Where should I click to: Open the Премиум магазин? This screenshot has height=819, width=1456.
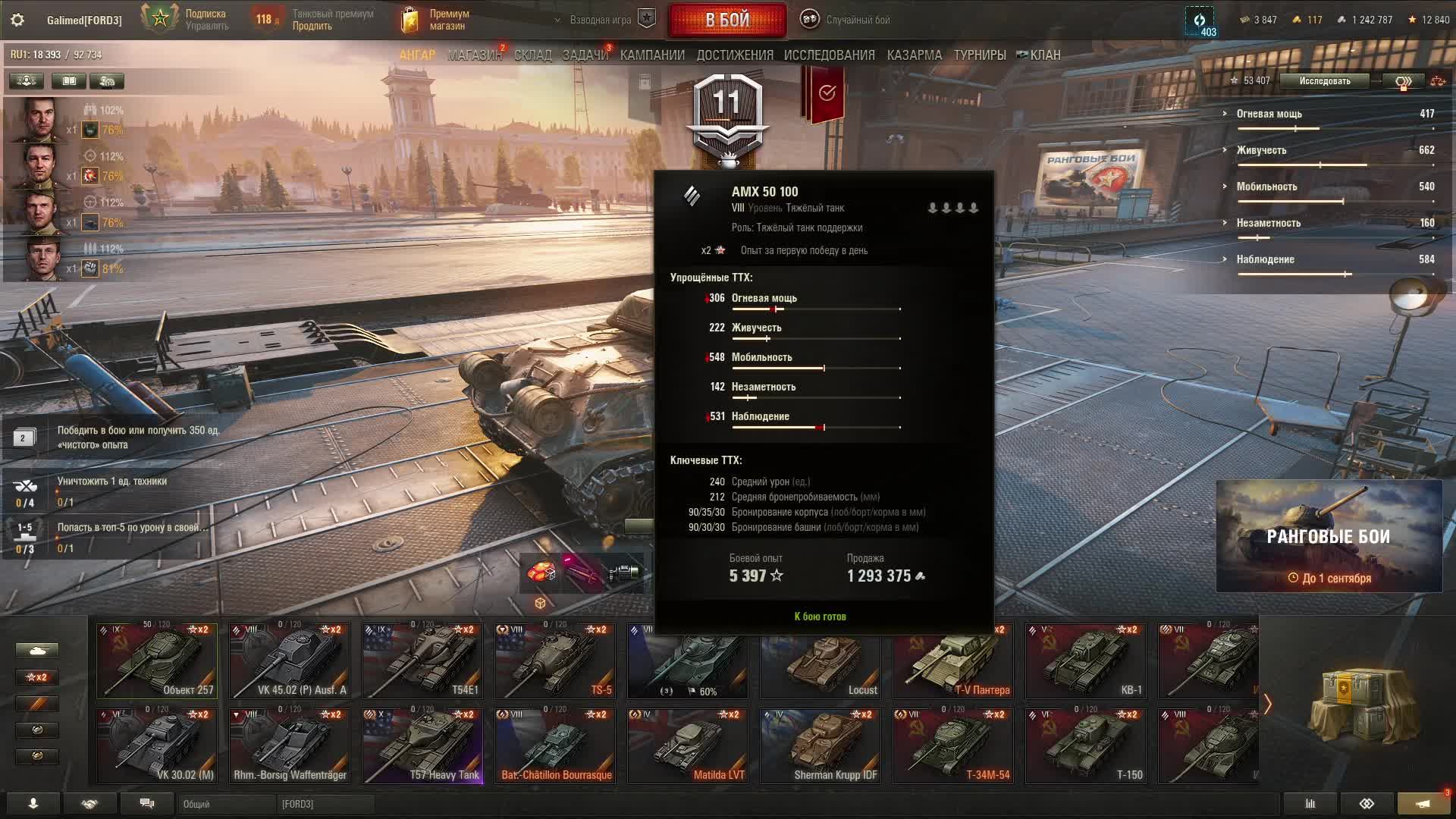coord(436,20)
